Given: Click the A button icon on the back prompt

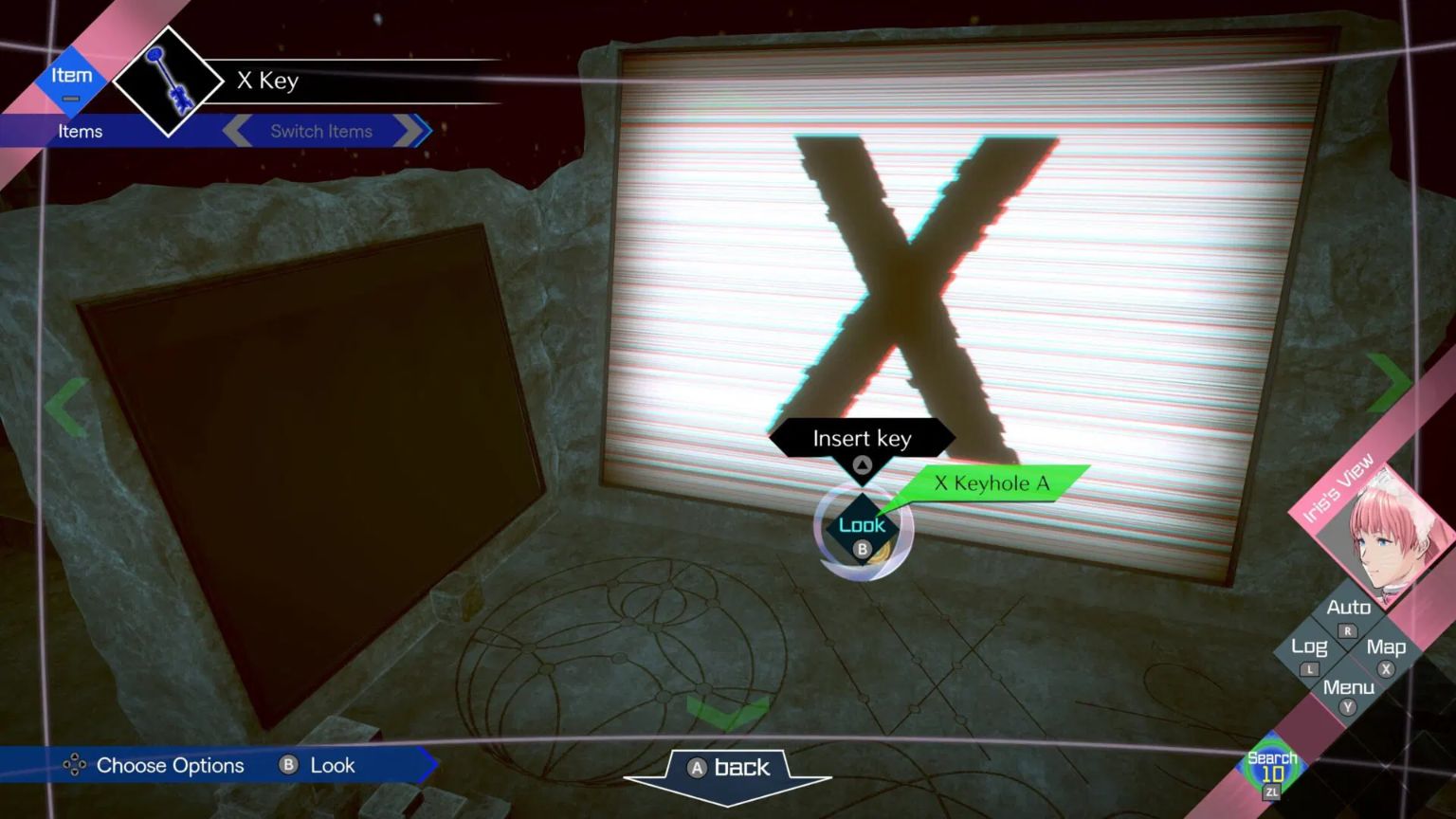Looking at the screenshot, I should point(695,768).
